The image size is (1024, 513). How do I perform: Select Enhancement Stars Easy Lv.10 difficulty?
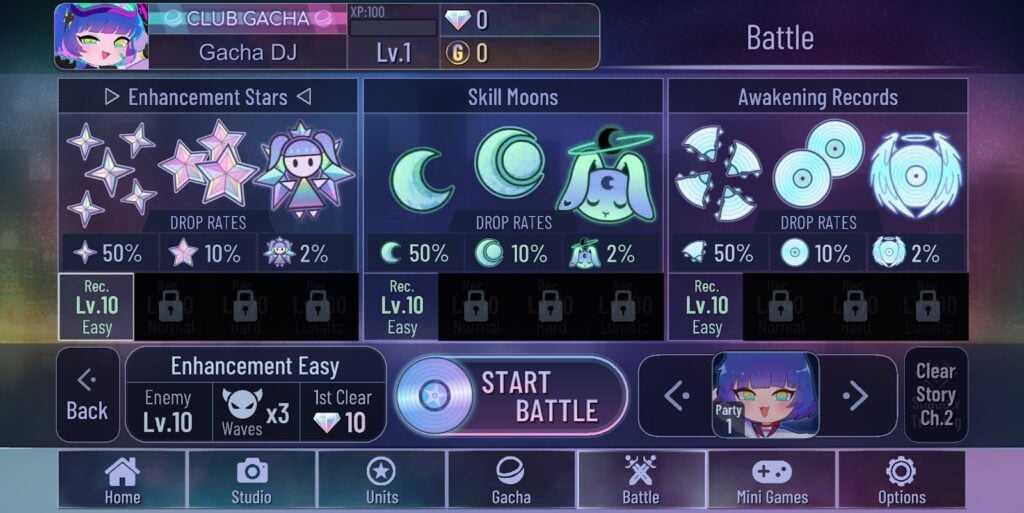click(x=96, y=306)
